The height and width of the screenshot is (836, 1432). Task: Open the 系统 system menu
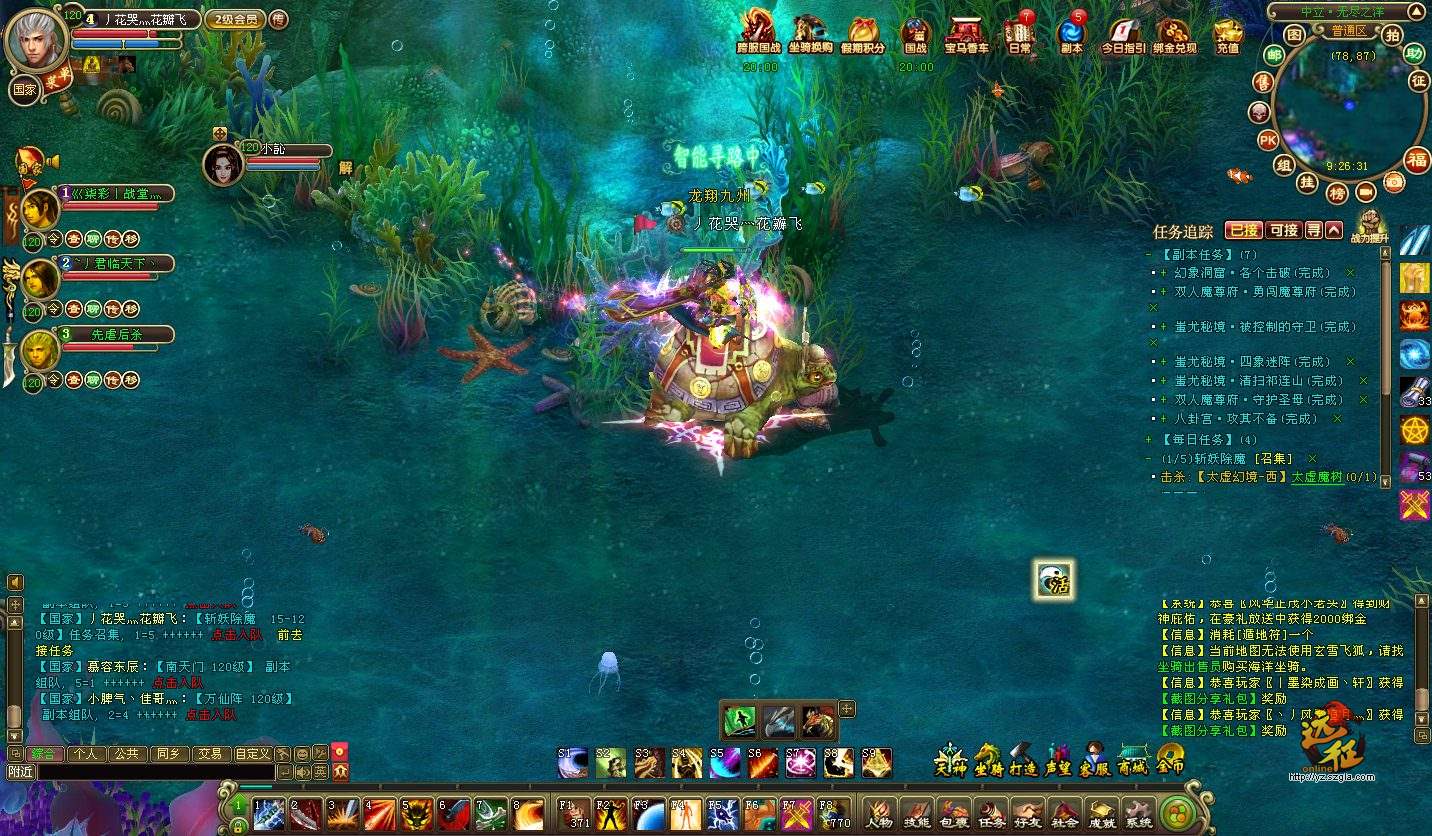tap(1138, 813)
